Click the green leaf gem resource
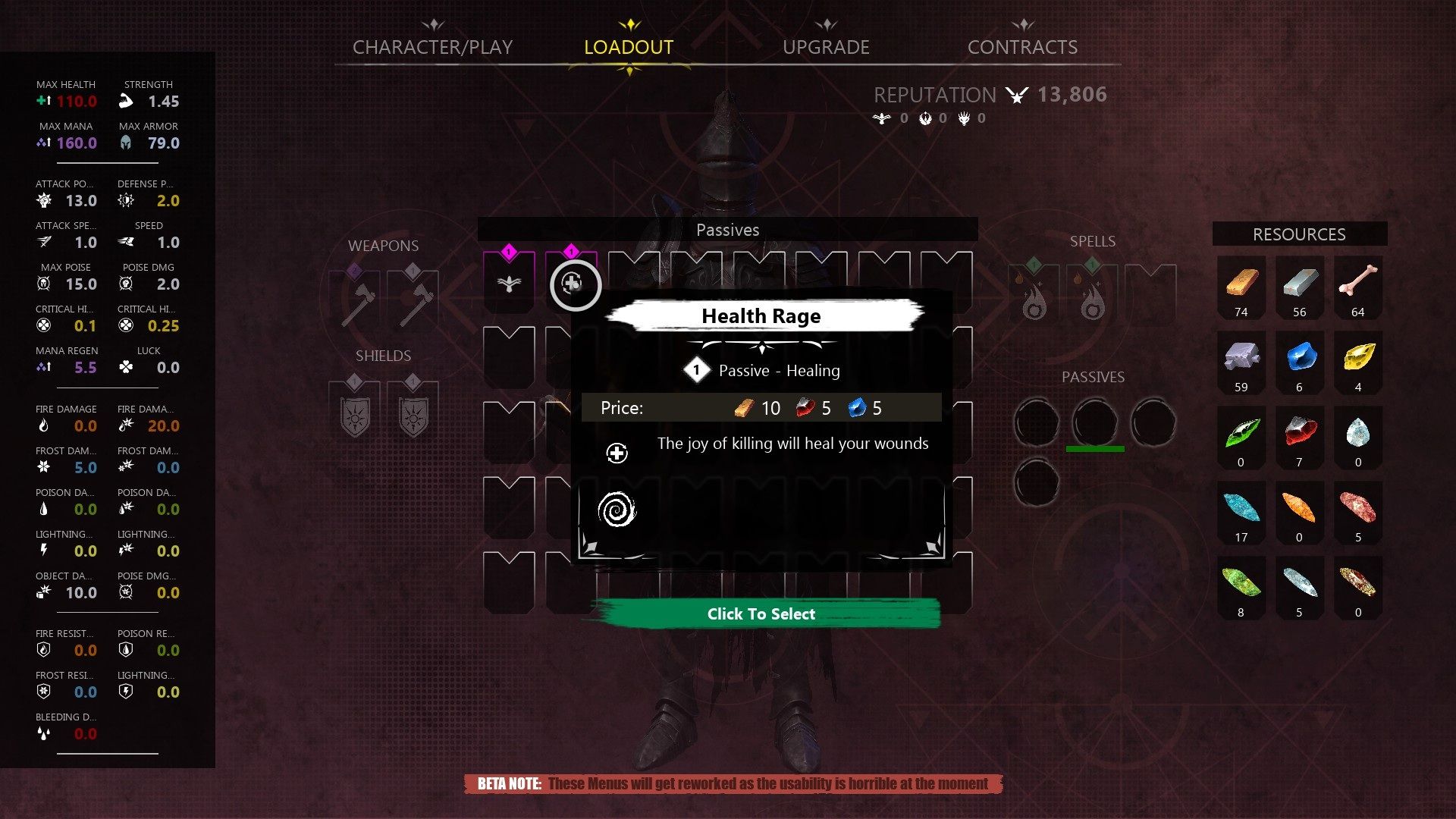 pyautogui.click(x=1241, y=433)
